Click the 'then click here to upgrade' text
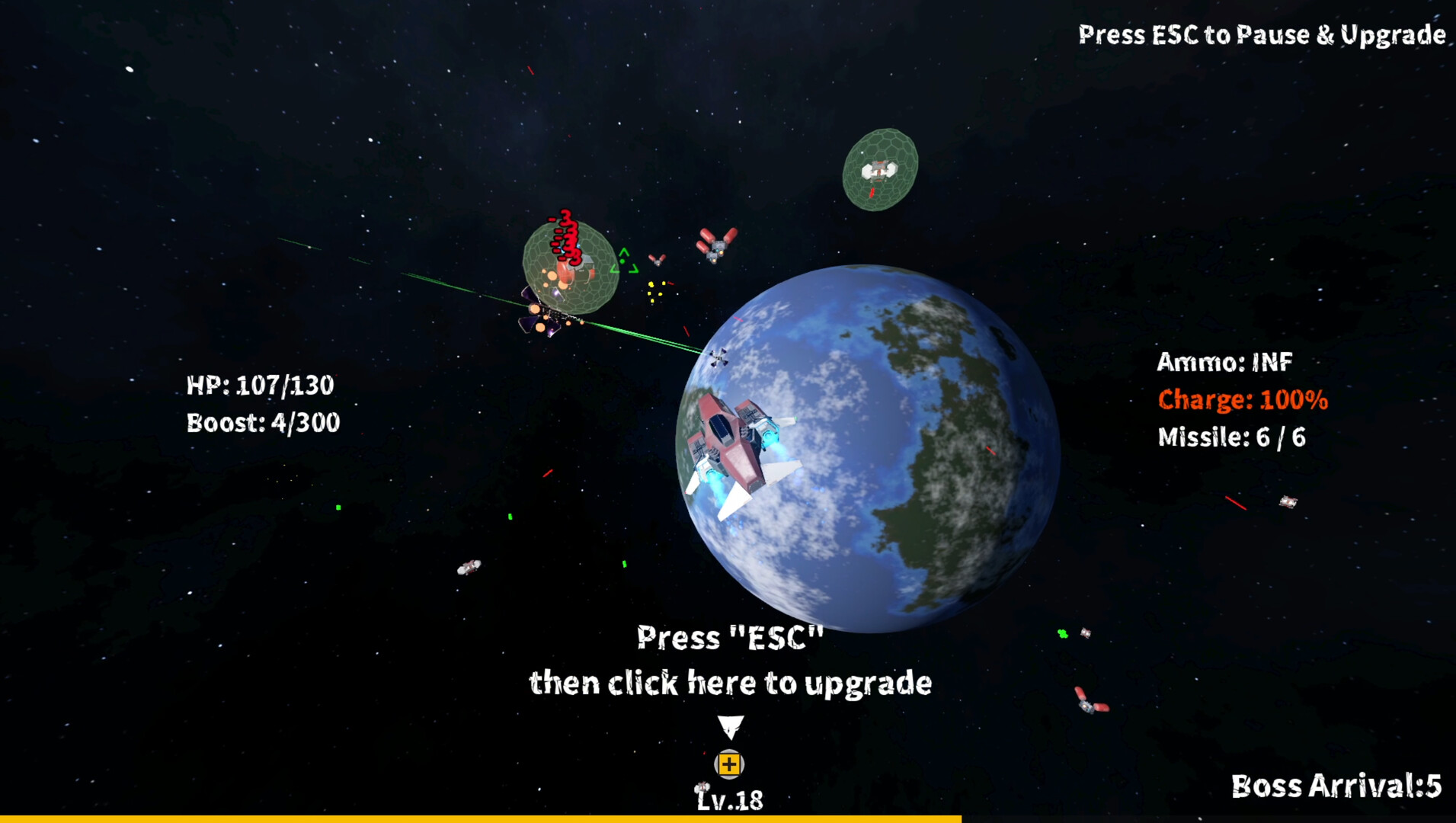 pos(731,684)
